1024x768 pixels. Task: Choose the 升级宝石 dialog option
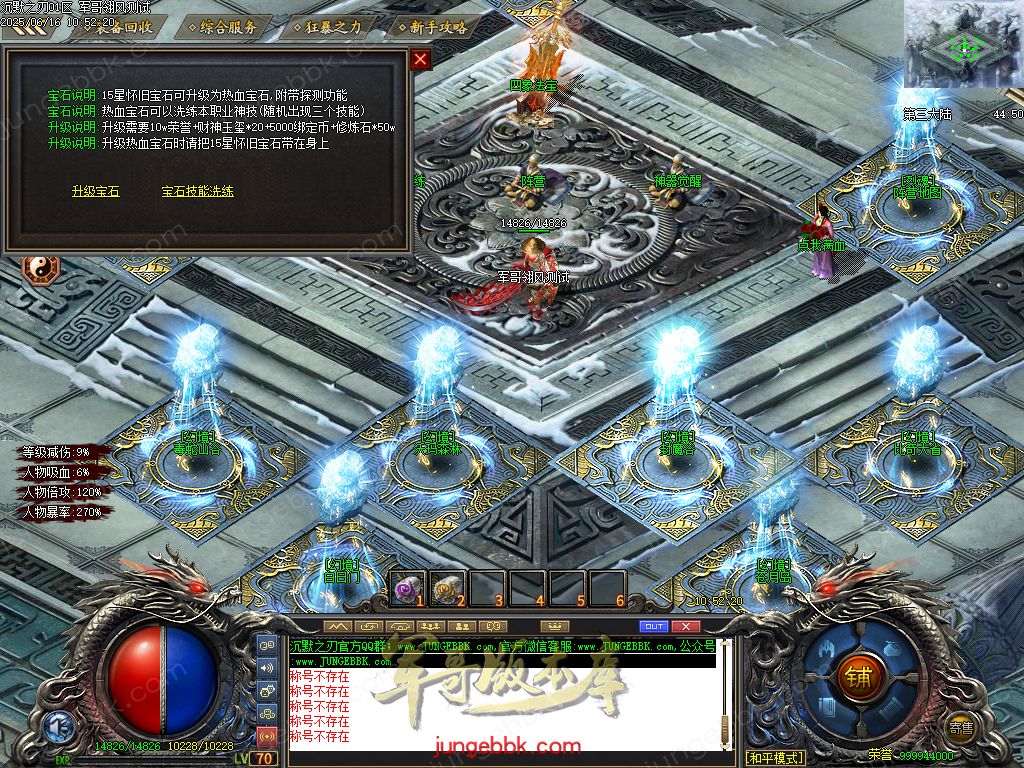pyautogui.click(x=95, y=191)
